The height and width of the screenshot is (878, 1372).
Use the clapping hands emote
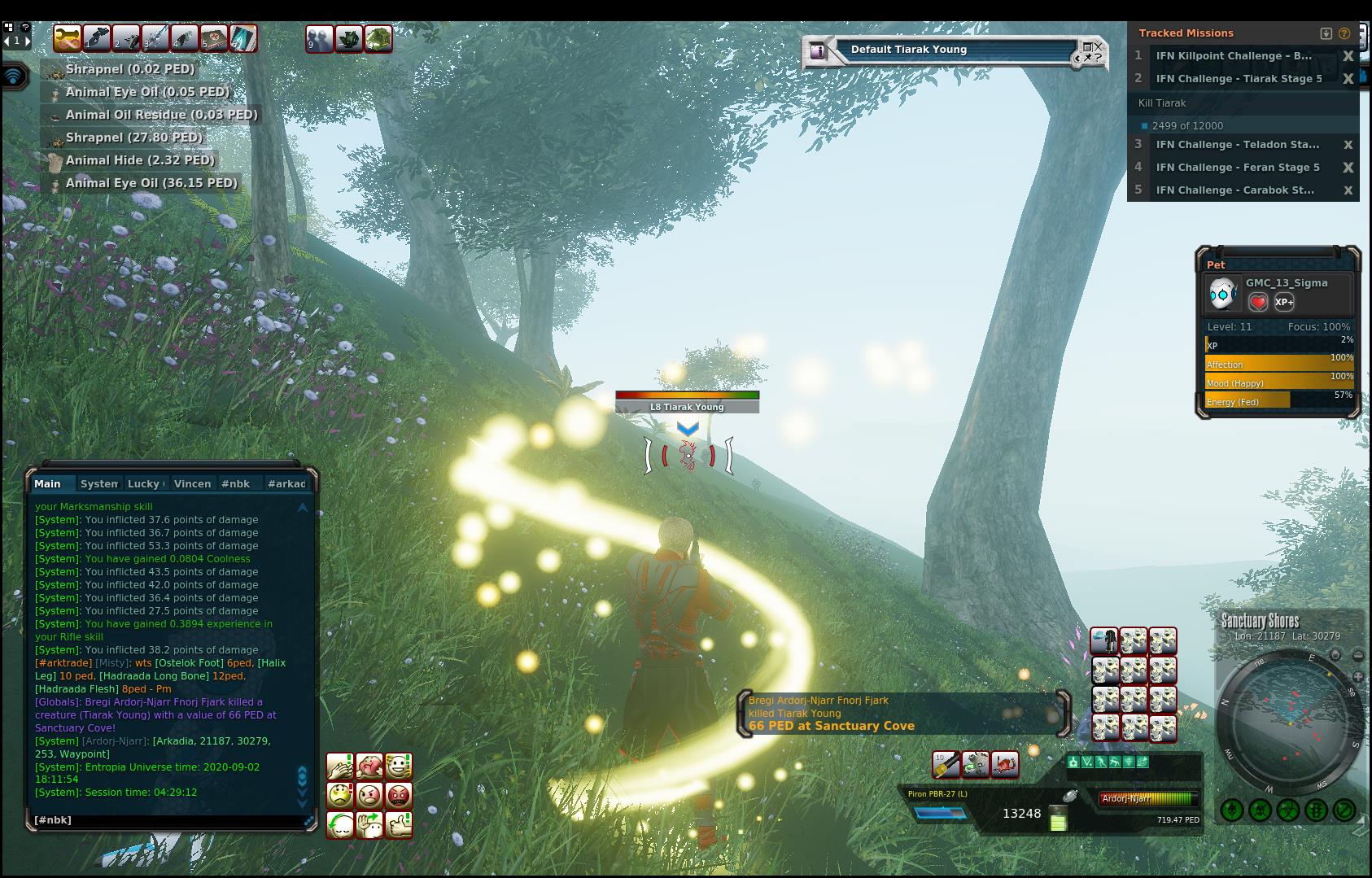tap(340, 766)
